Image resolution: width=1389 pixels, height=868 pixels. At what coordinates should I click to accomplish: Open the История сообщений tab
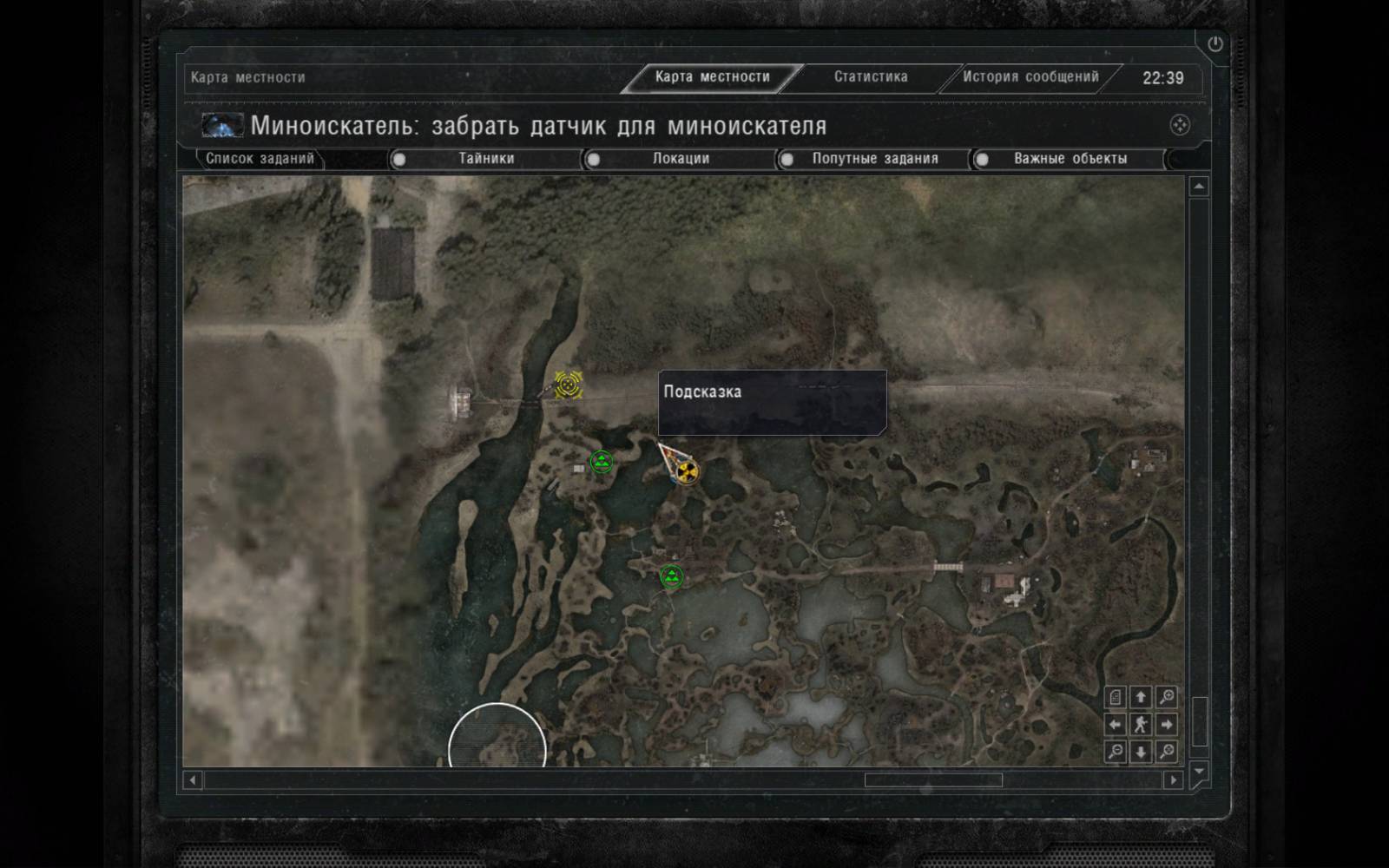tap(1030, 77)
